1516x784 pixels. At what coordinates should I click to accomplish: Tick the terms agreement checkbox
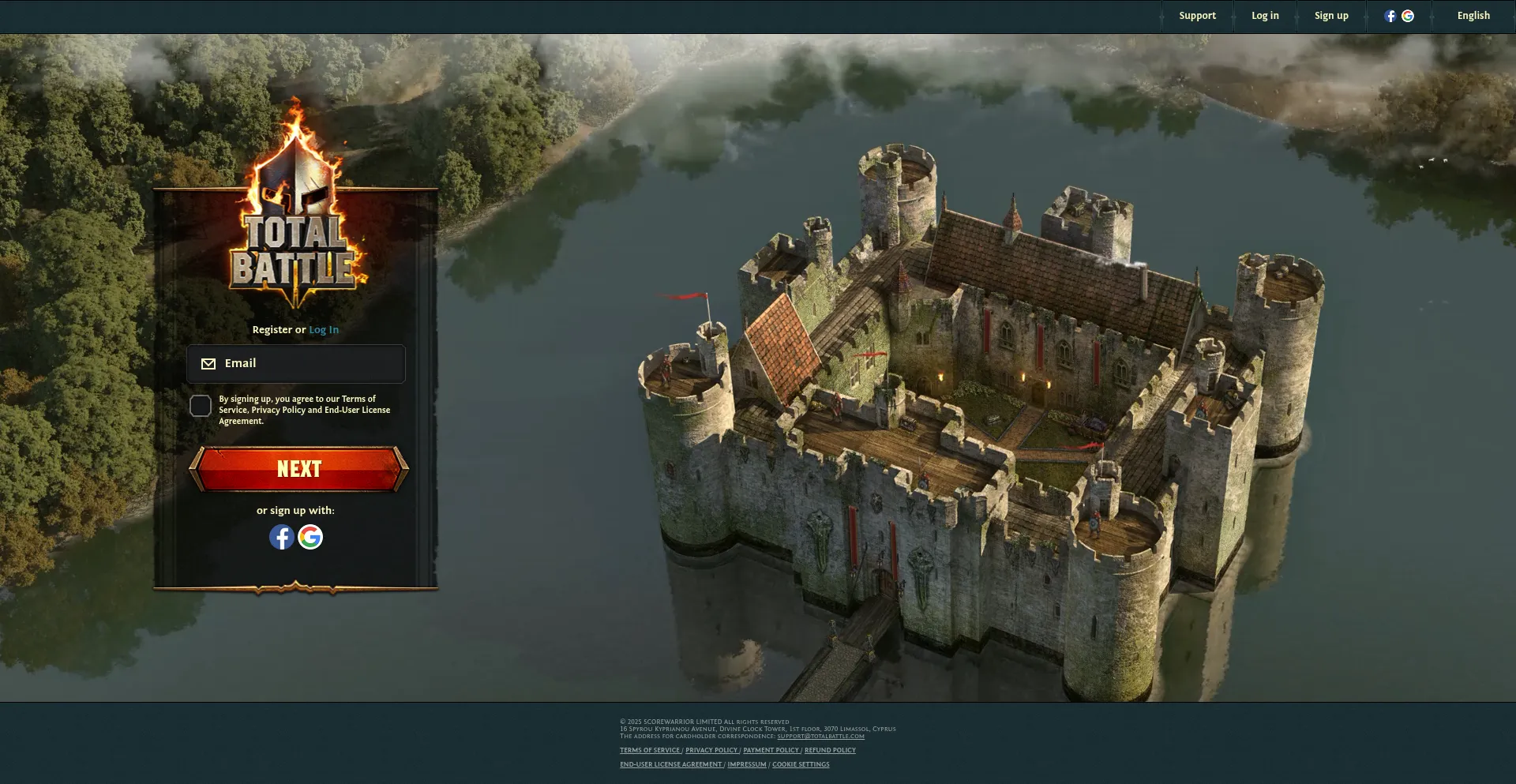(201, 406)
